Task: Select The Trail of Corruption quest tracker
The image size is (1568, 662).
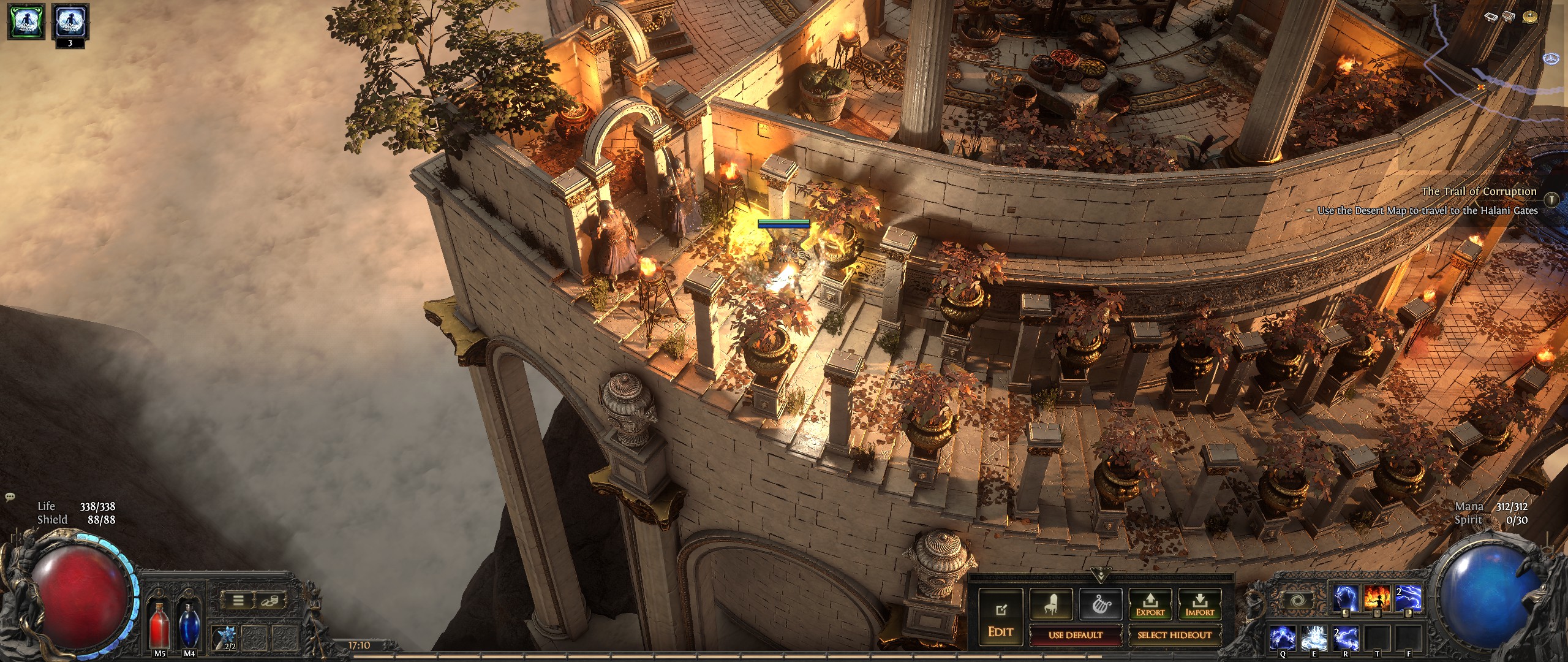Action: (x=1479, y=192)
